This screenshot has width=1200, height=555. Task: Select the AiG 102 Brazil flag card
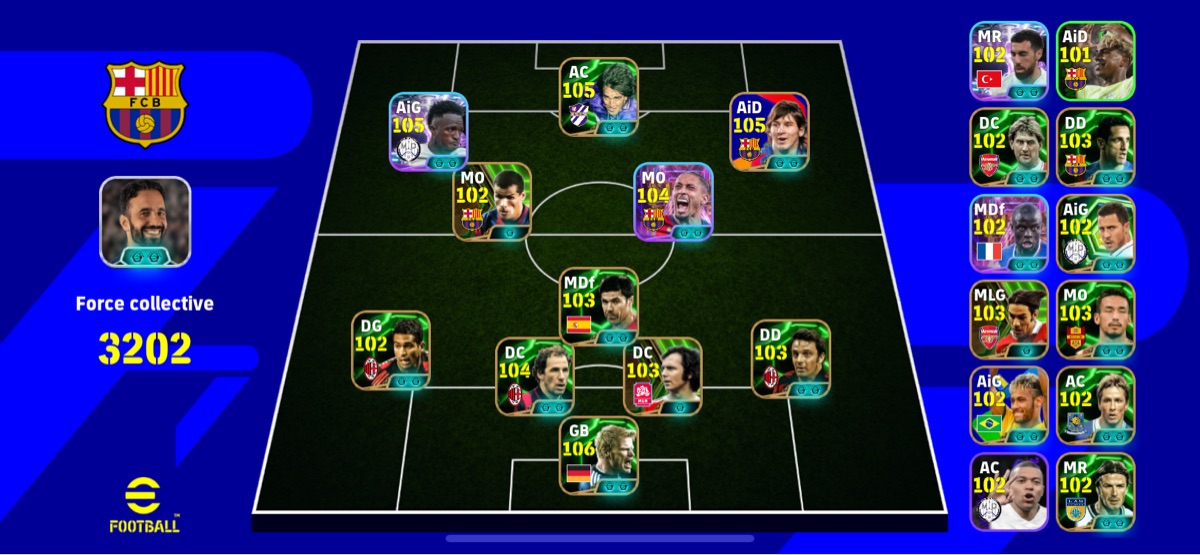coord(1008,406)
